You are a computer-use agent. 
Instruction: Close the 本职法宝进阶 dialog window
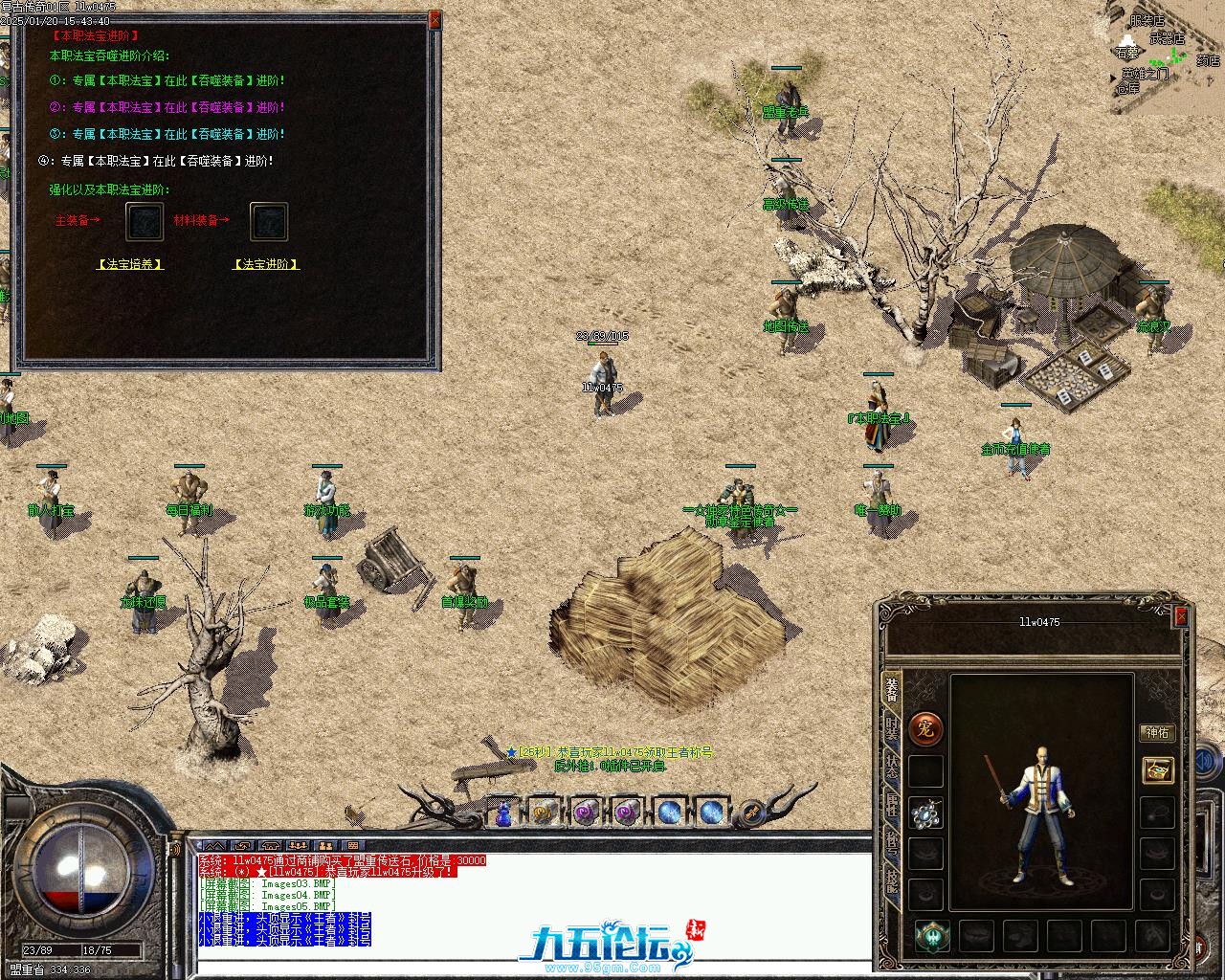click(x=435, y=19)
